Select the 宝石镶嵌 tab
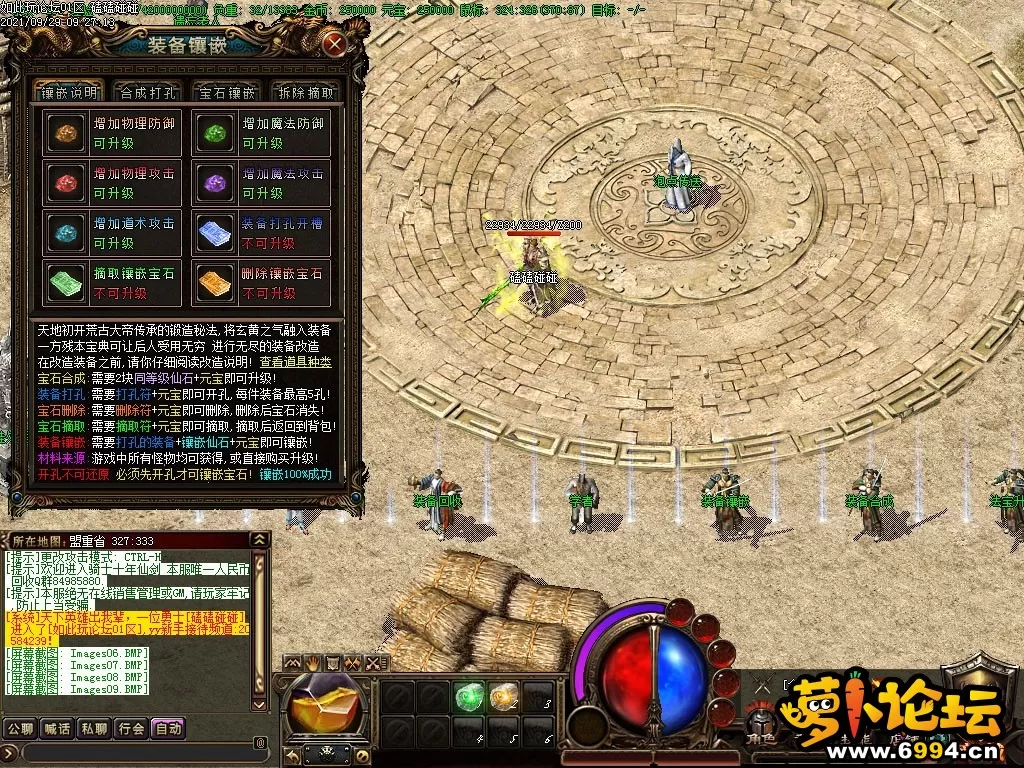Viewport: 1024px width, 768px height. coord(226,92)
